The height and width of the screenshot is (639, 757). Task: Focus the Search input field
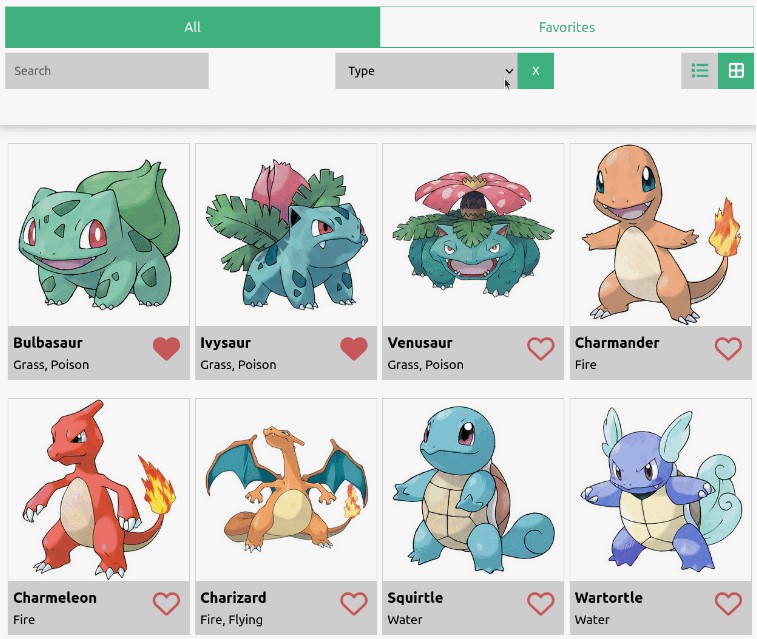[x=107, y=71]
